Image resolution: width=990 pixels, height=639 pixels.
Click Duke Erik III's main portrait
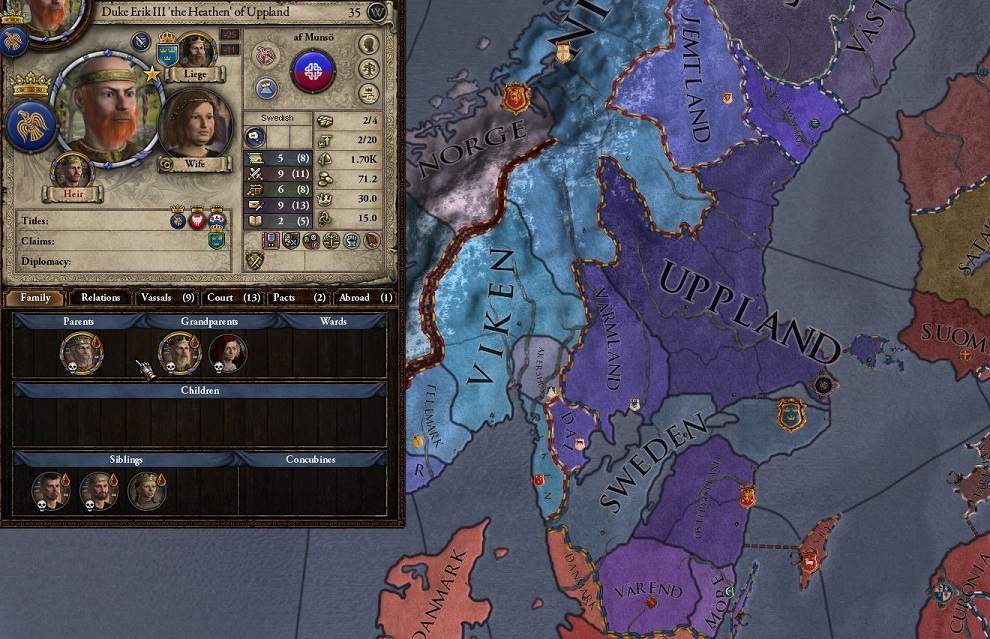(105, 112)
